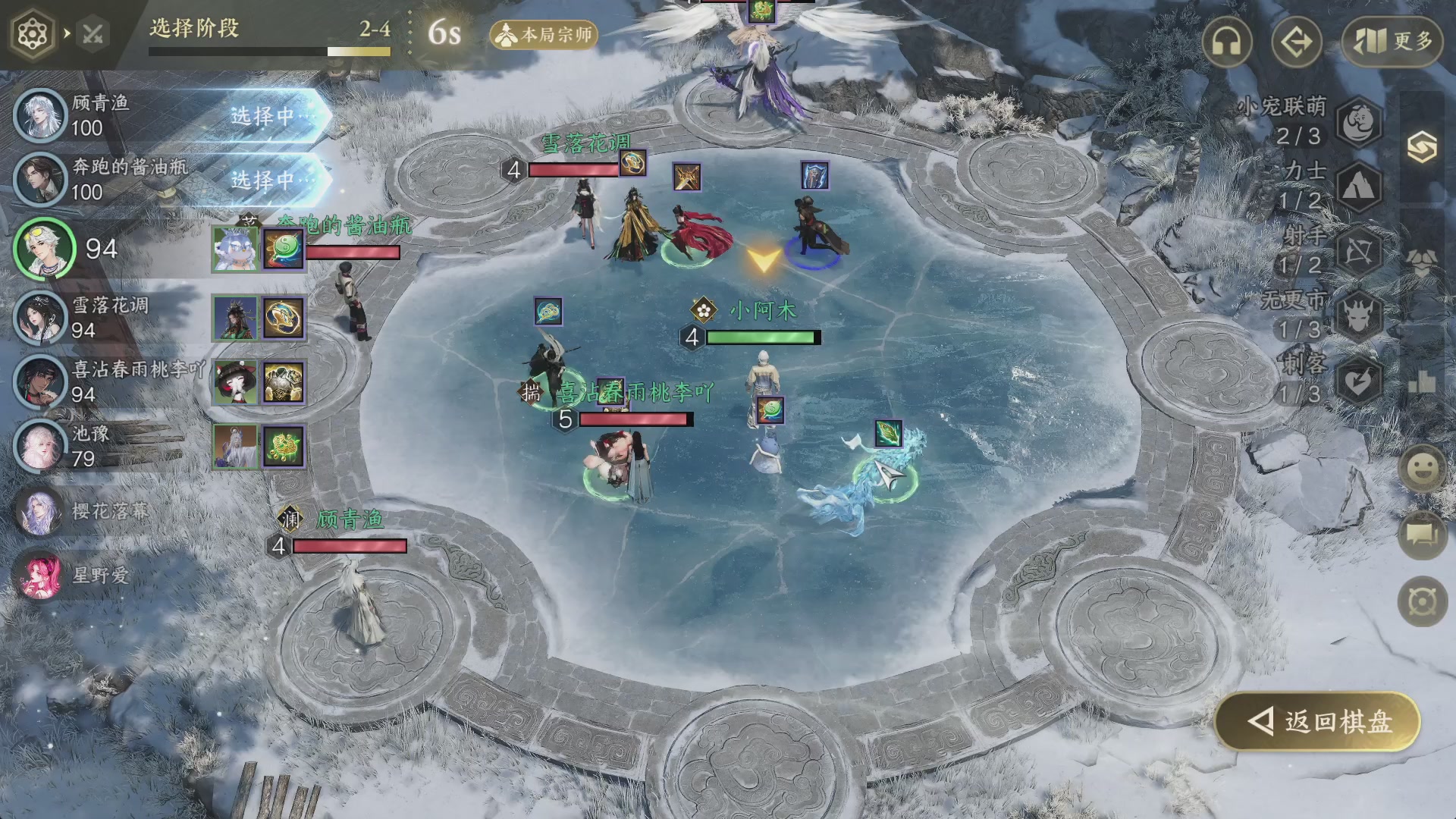The height and width of the screenshot is (819, 1456).
Task: Open the chat bubble button
Action: [1422, 535]
